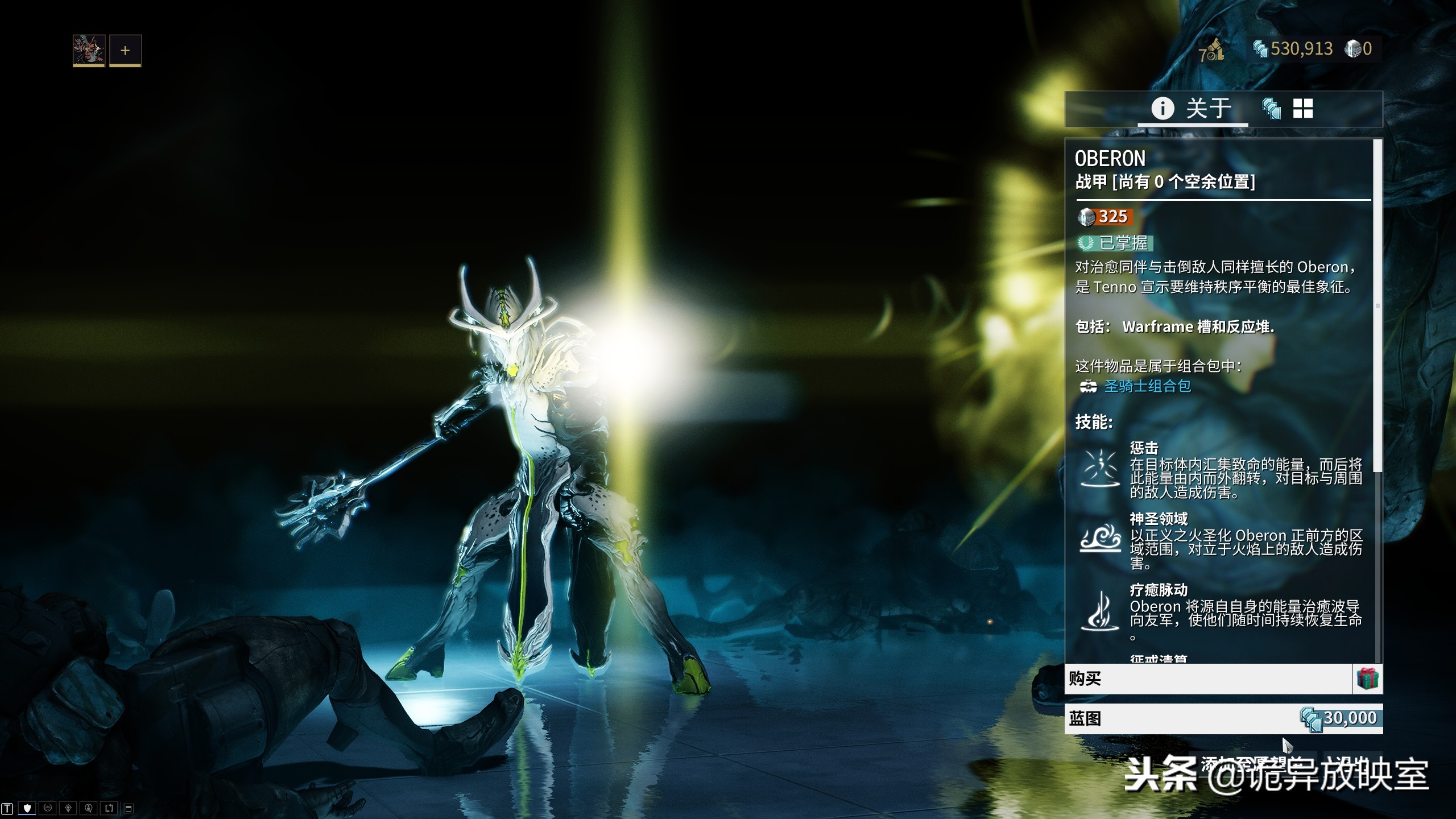Switch to the credits stack tab

pos(1271,108)
